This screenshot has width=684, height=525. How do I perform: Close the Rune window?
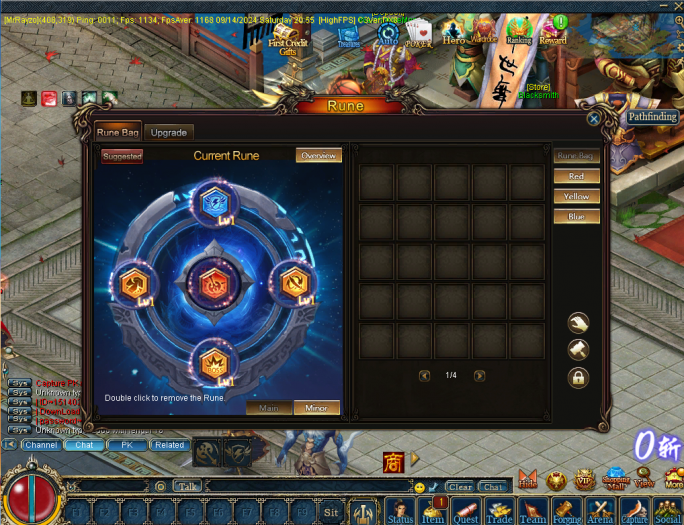click(594, 118)
